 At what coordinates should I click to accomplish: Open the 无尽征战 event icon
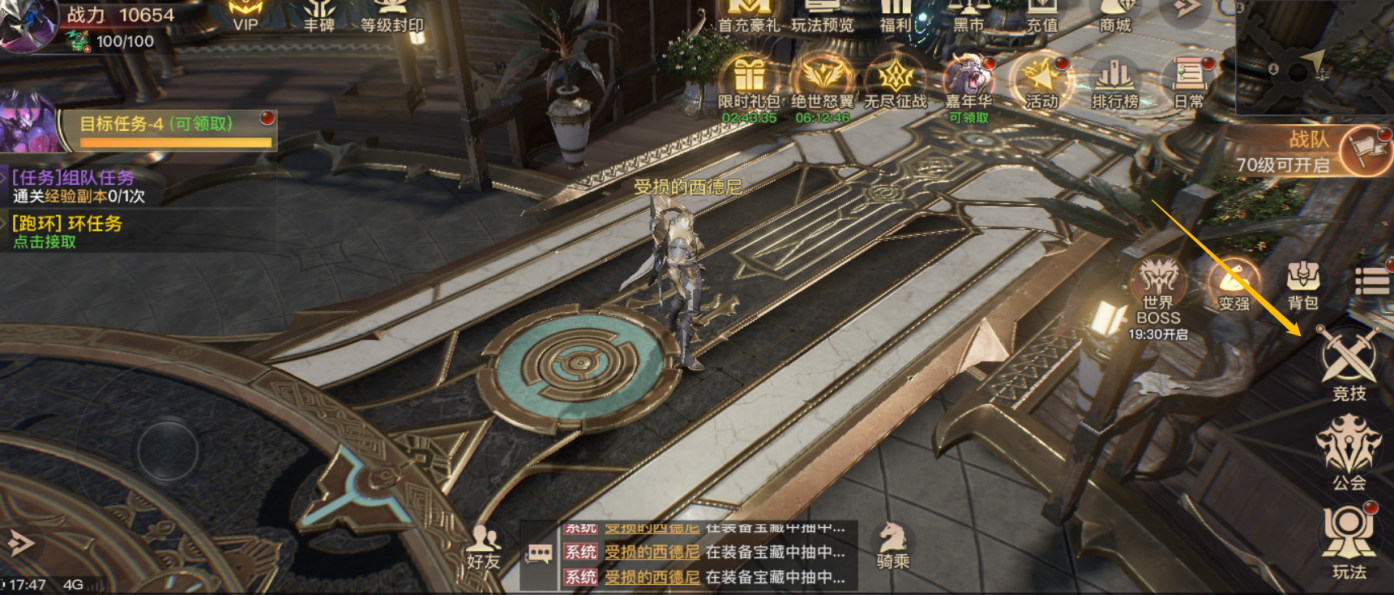pos(894,80)
